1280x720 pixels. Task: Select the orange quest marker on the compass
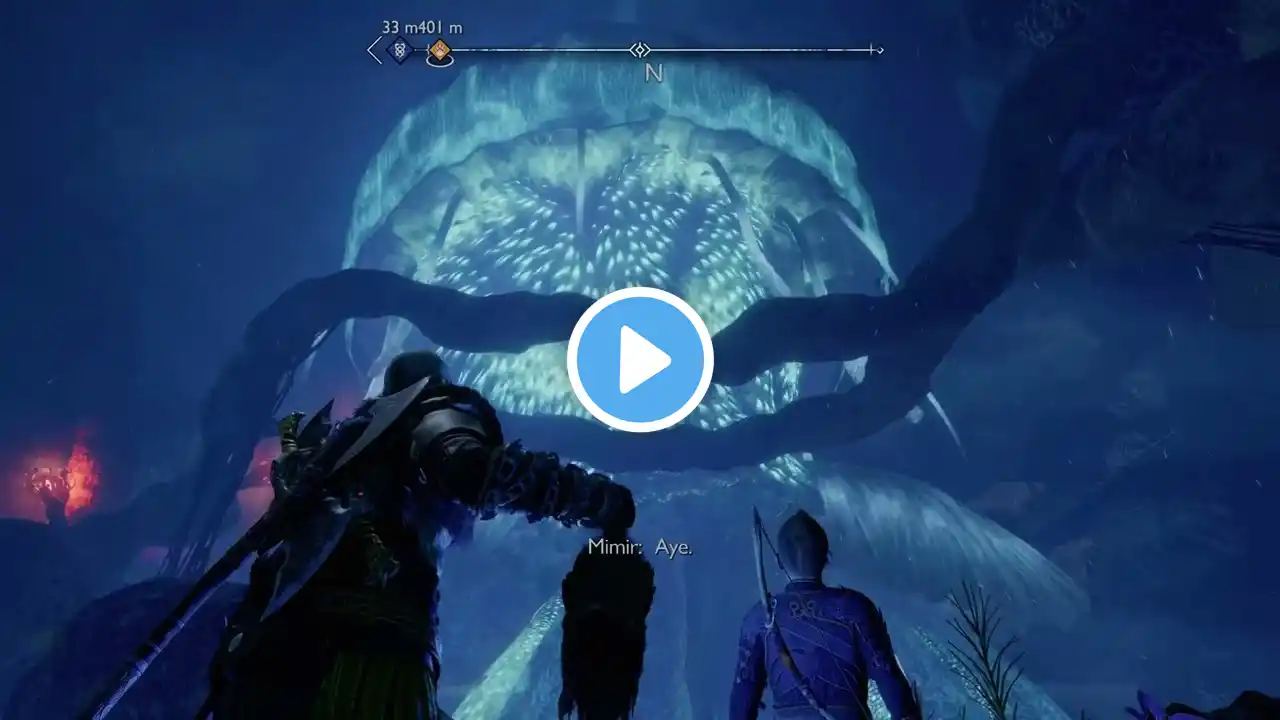(439, 50)
